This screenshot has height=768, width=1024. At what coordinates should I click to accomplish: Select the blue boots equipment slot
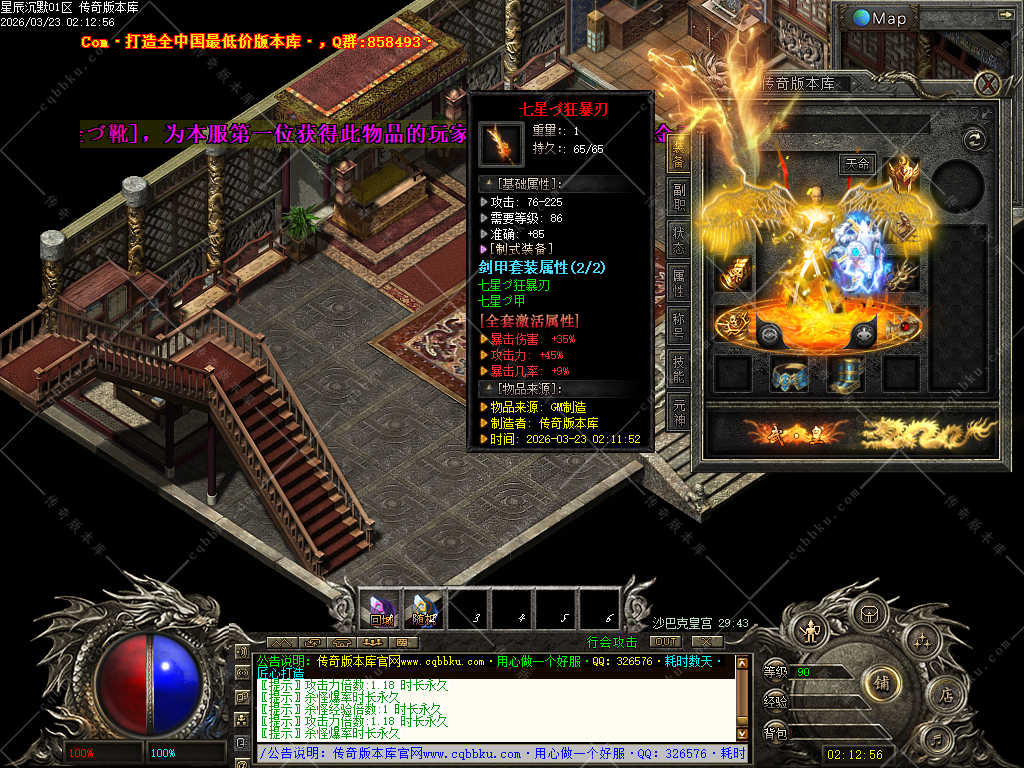[x=846, y=374]
